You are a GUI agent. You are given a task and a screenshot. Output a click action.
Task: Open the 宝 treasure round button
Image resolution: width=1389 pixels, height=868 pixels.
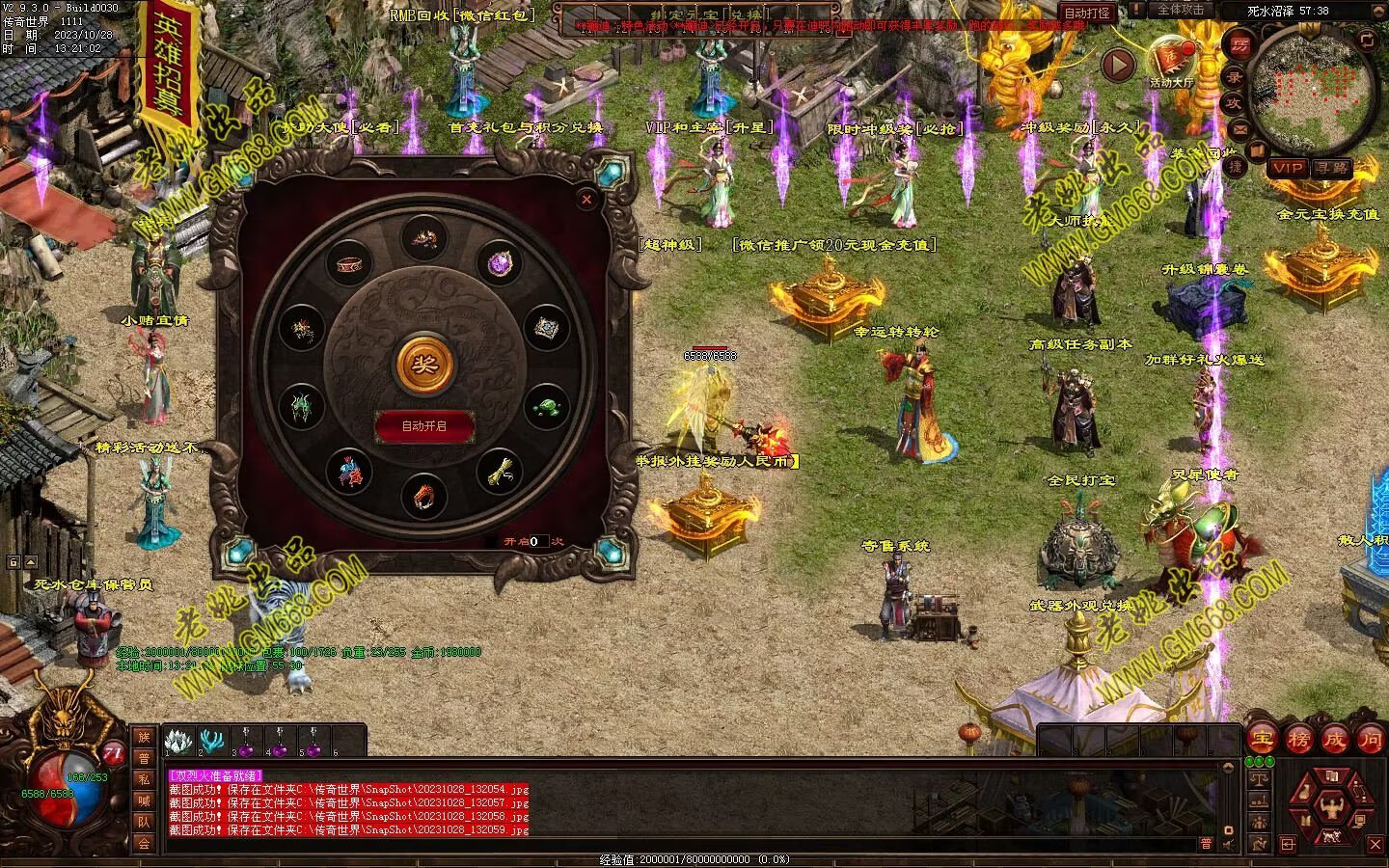point(1262,740)
